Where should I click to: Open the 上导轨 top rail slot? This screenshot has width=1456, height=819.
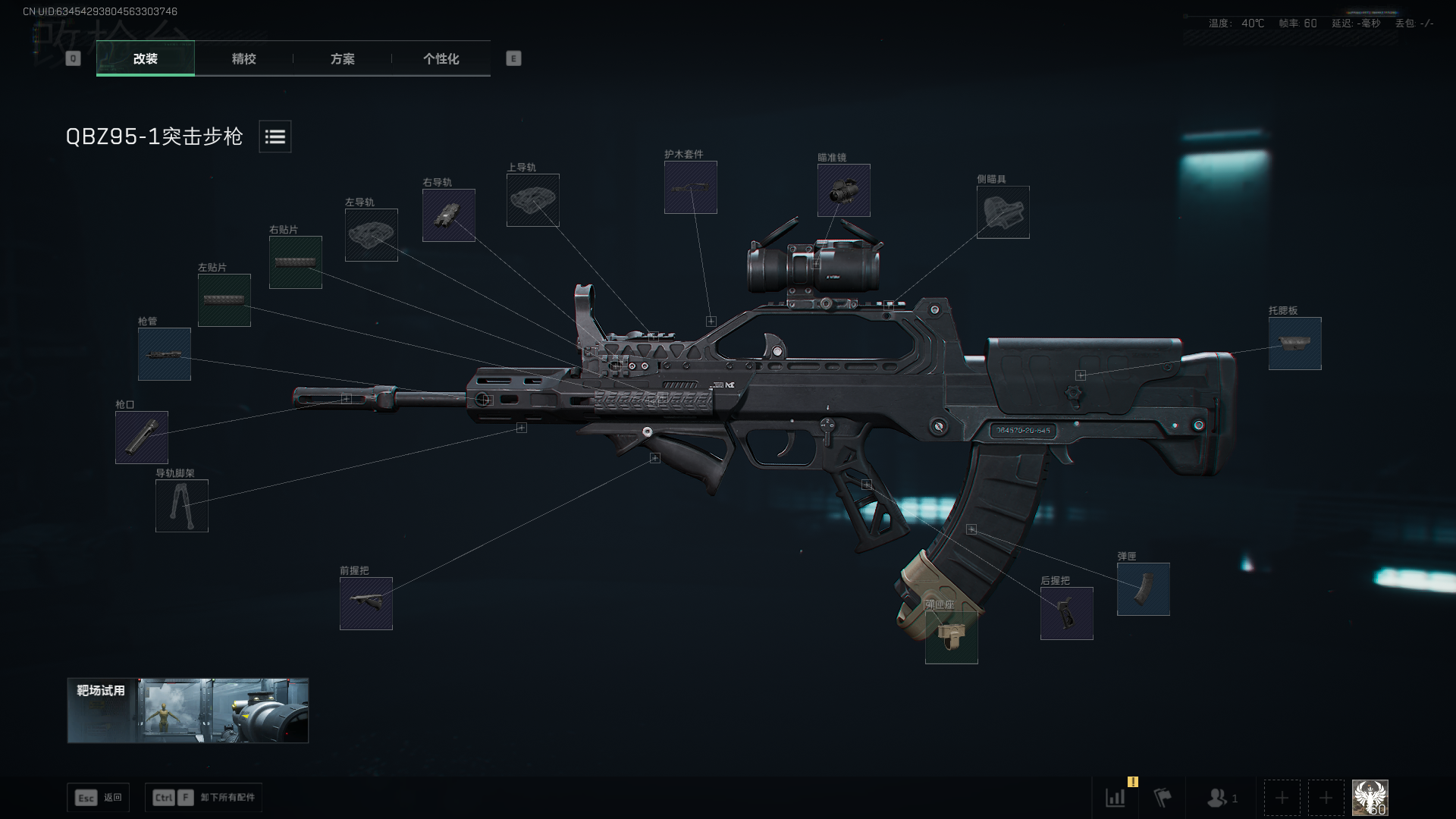point(533,200)
